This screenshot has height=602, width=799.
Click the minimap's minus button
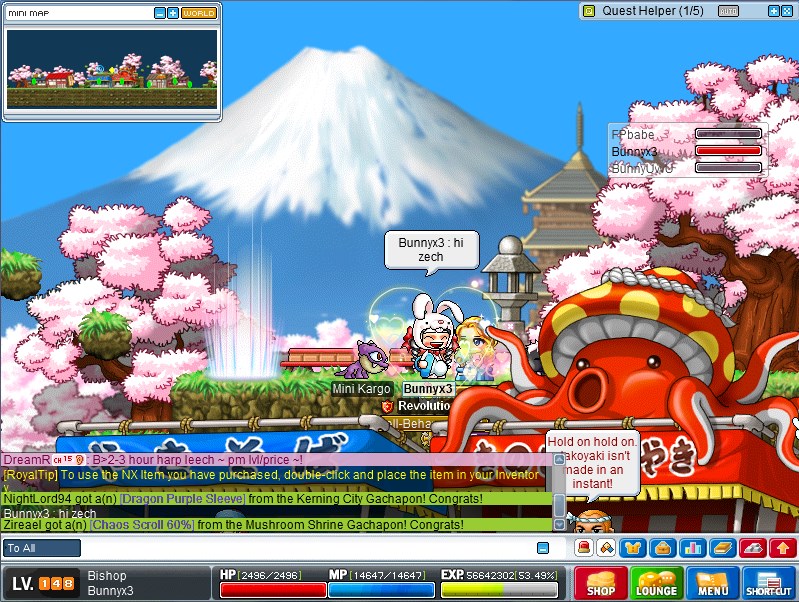(160, 13)
